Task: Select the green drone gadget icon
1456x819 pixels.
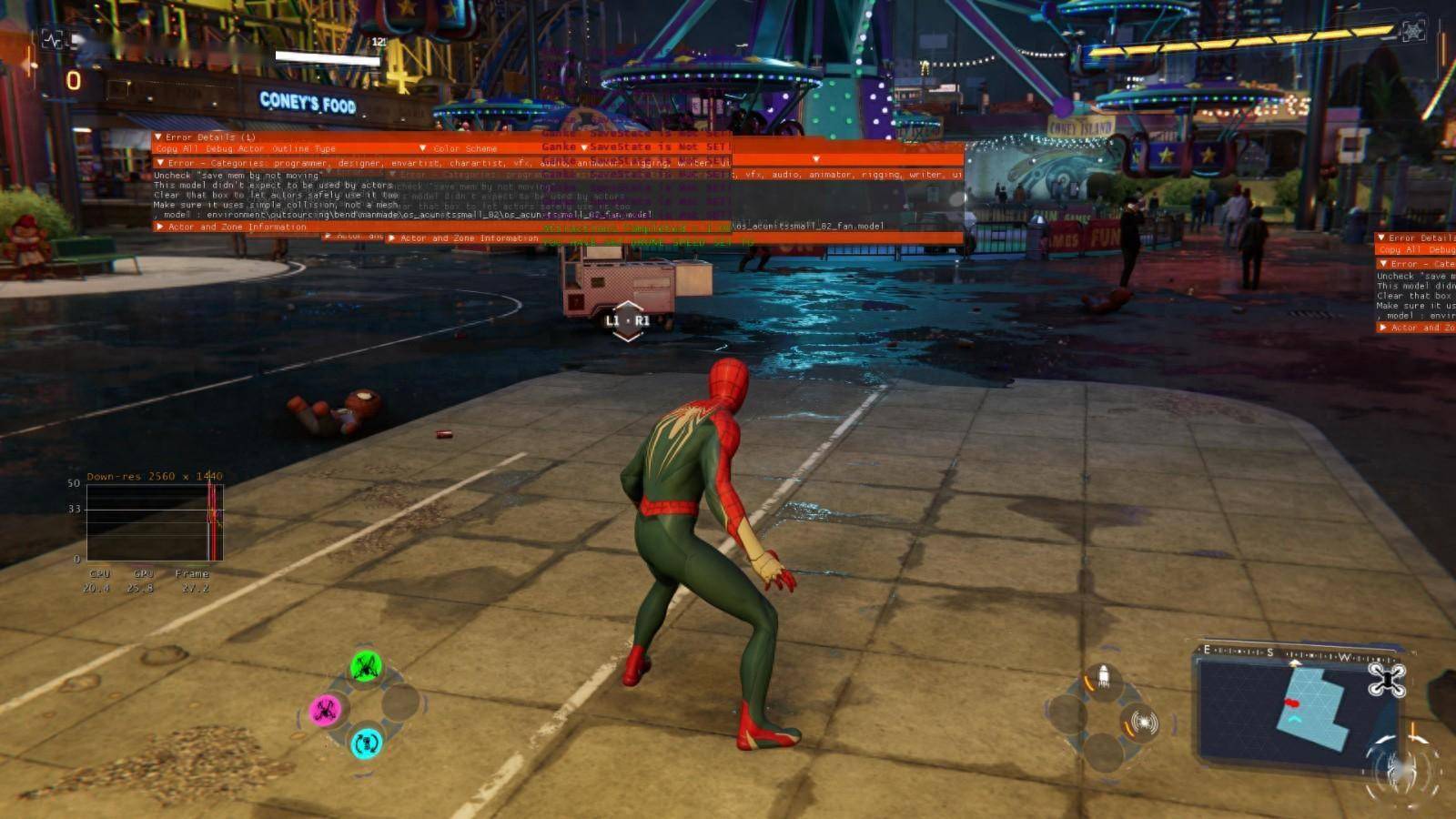Action: 366,667
